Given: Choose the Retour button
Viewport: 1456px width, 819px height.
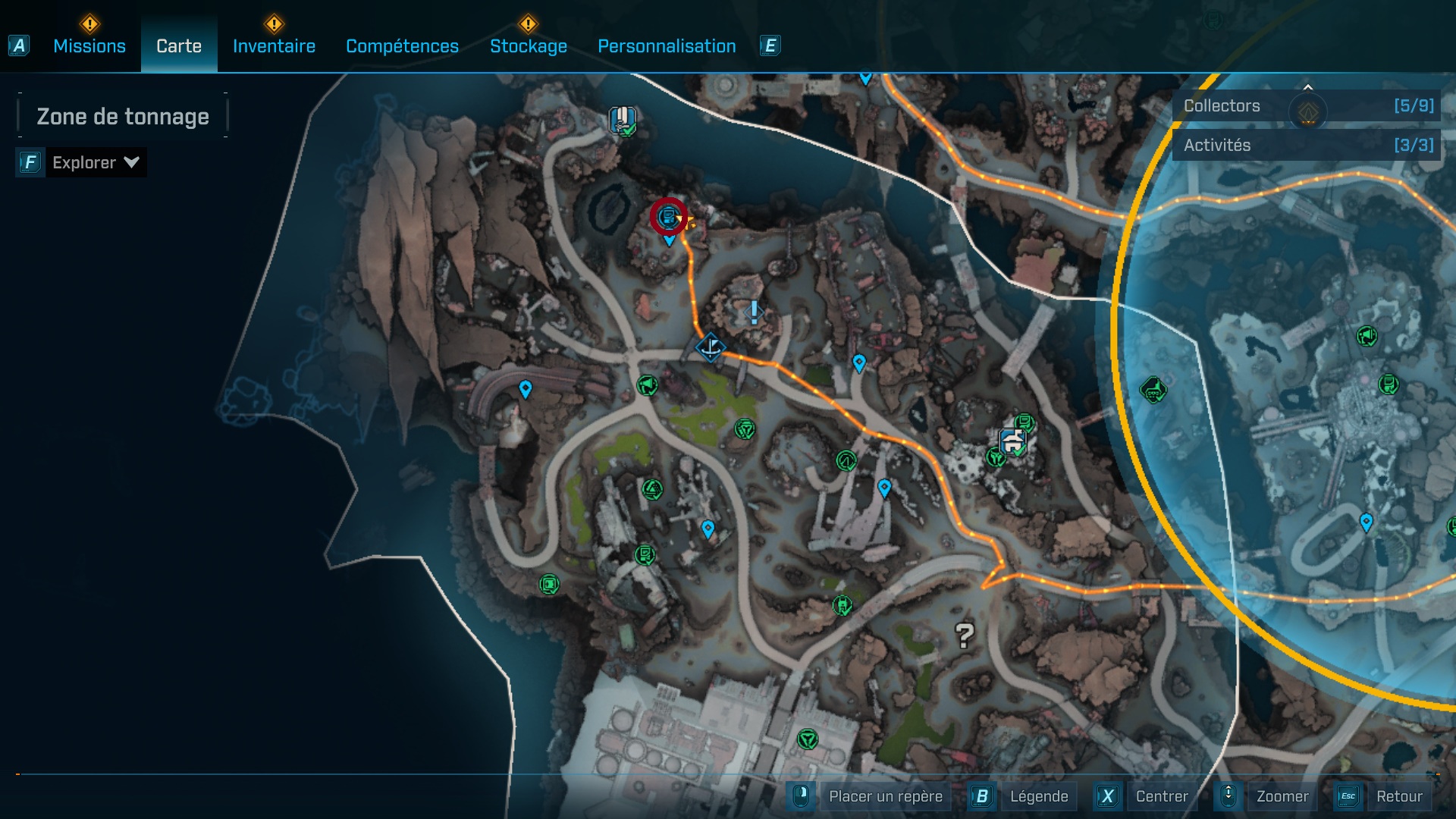Looking at the screenshot, I should 1398,796.
